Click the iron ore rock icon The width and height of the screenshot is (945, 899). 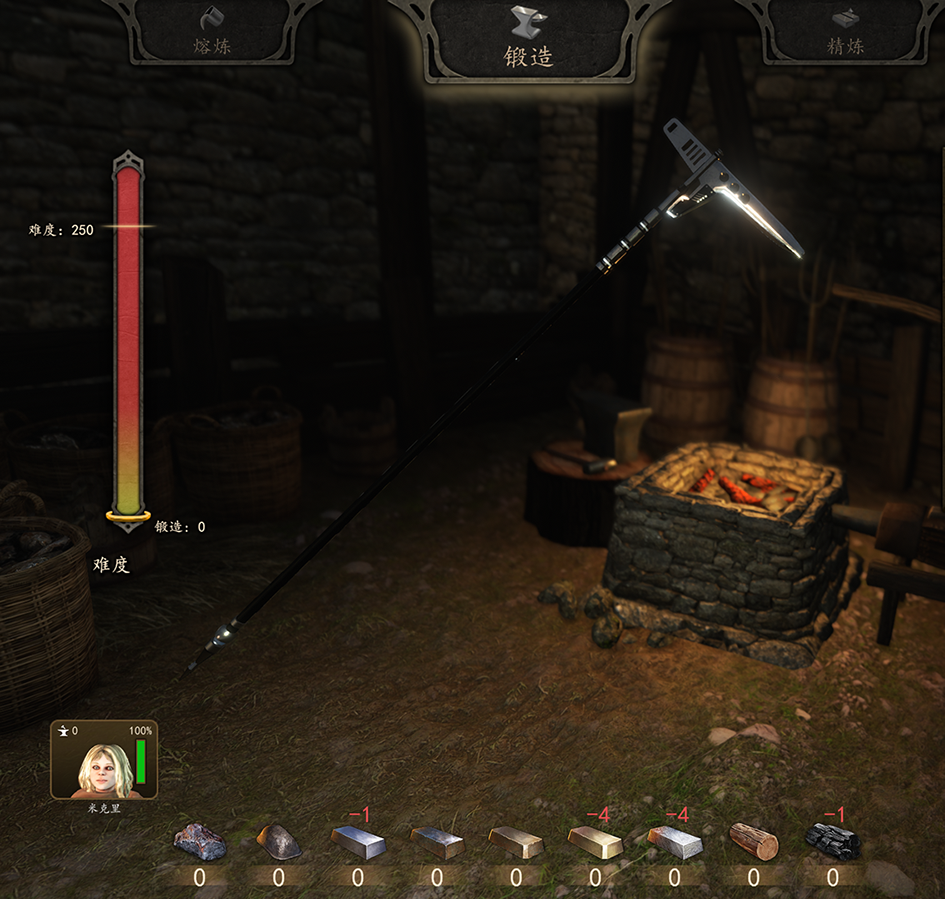(x=199, y=842)
